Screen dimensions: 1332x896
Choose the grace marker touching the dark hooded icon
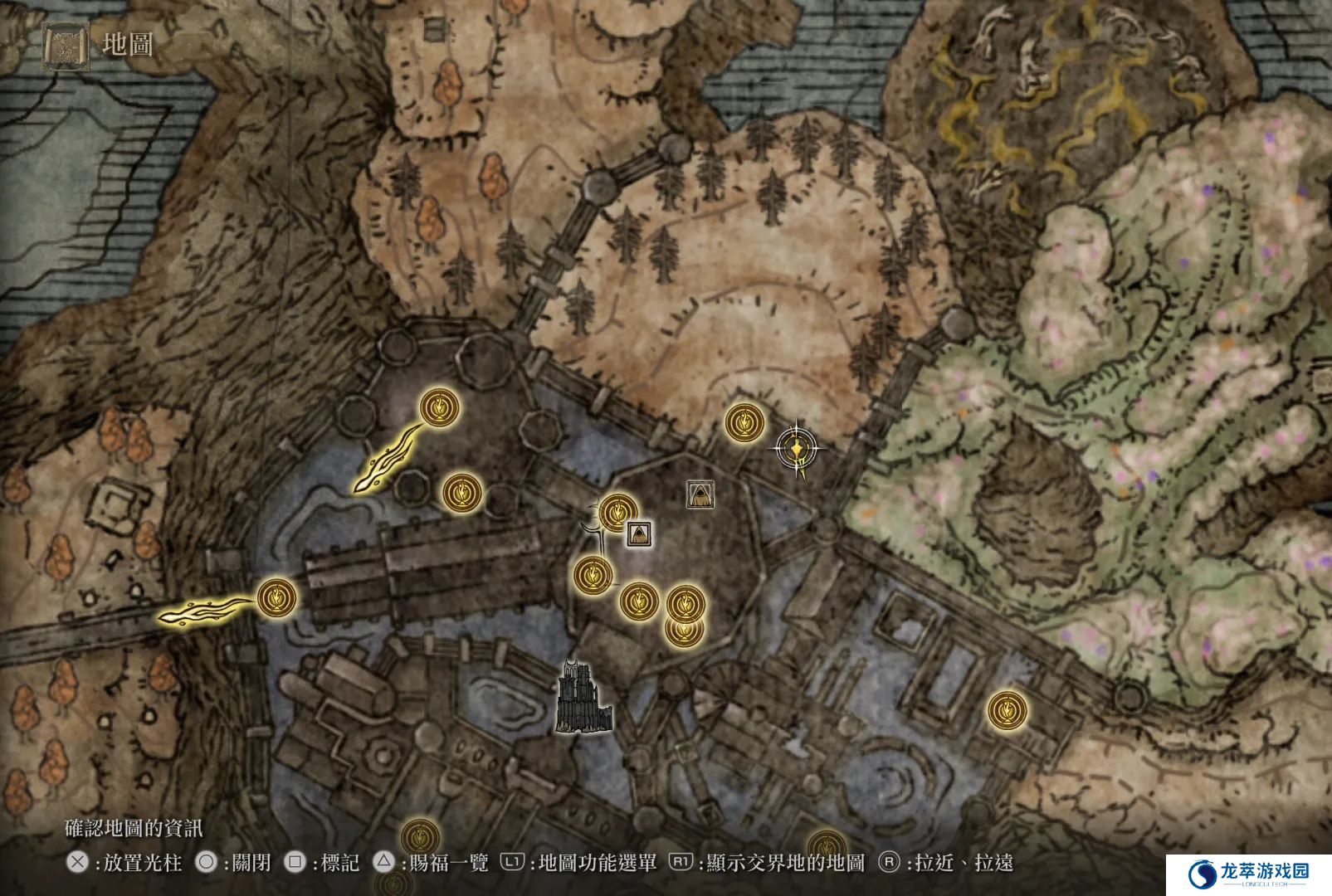click(x=617, y=513)
